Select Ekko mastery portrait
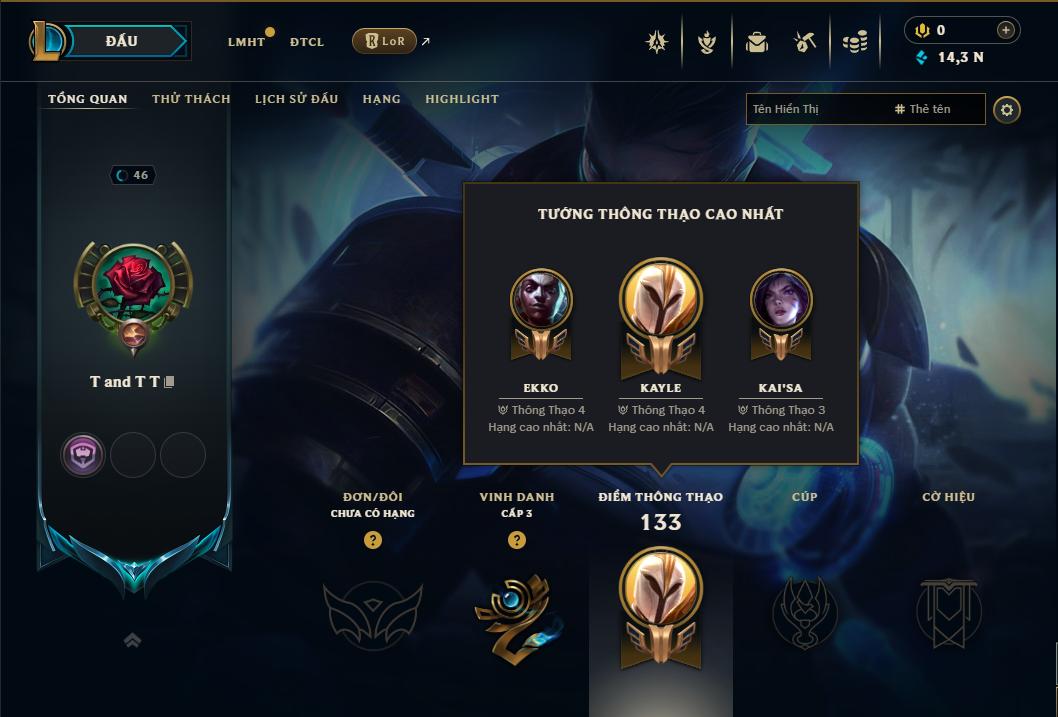 pos(541,299)
